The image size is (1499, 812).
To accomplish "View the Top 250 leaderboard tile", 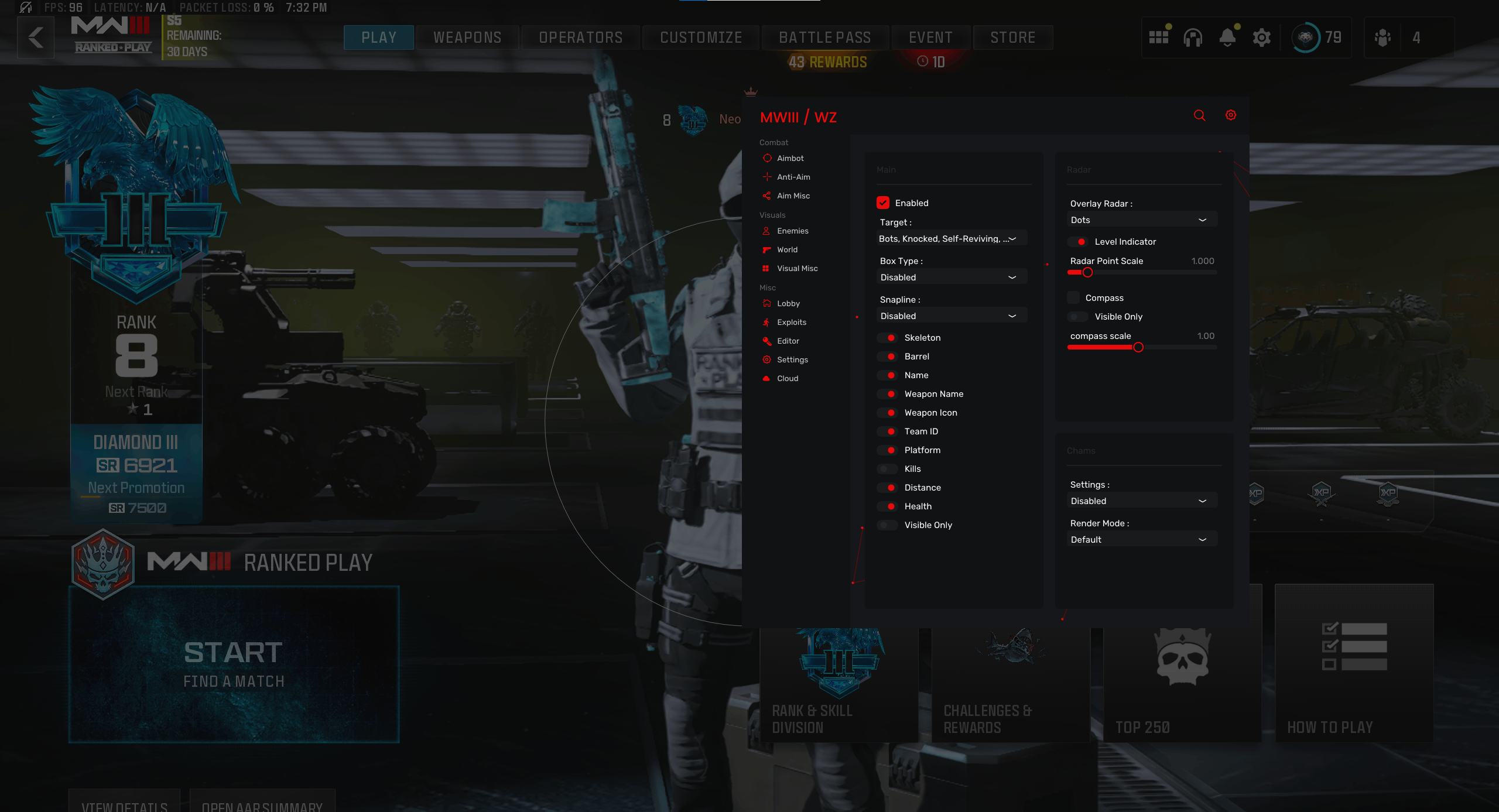I will point(1182,685).
